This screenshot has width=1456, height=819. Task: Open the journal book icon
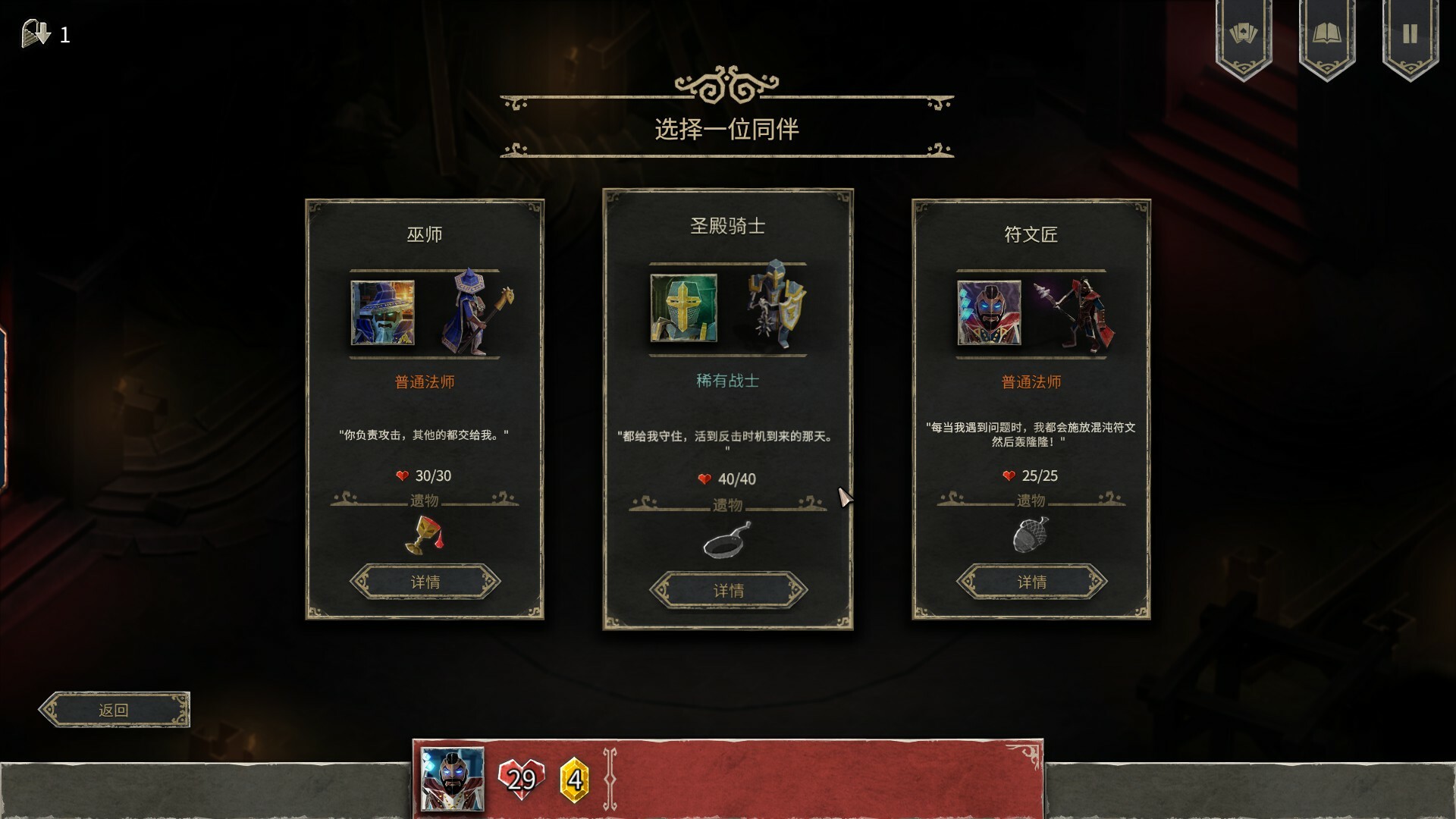(x=1326, y=32)
